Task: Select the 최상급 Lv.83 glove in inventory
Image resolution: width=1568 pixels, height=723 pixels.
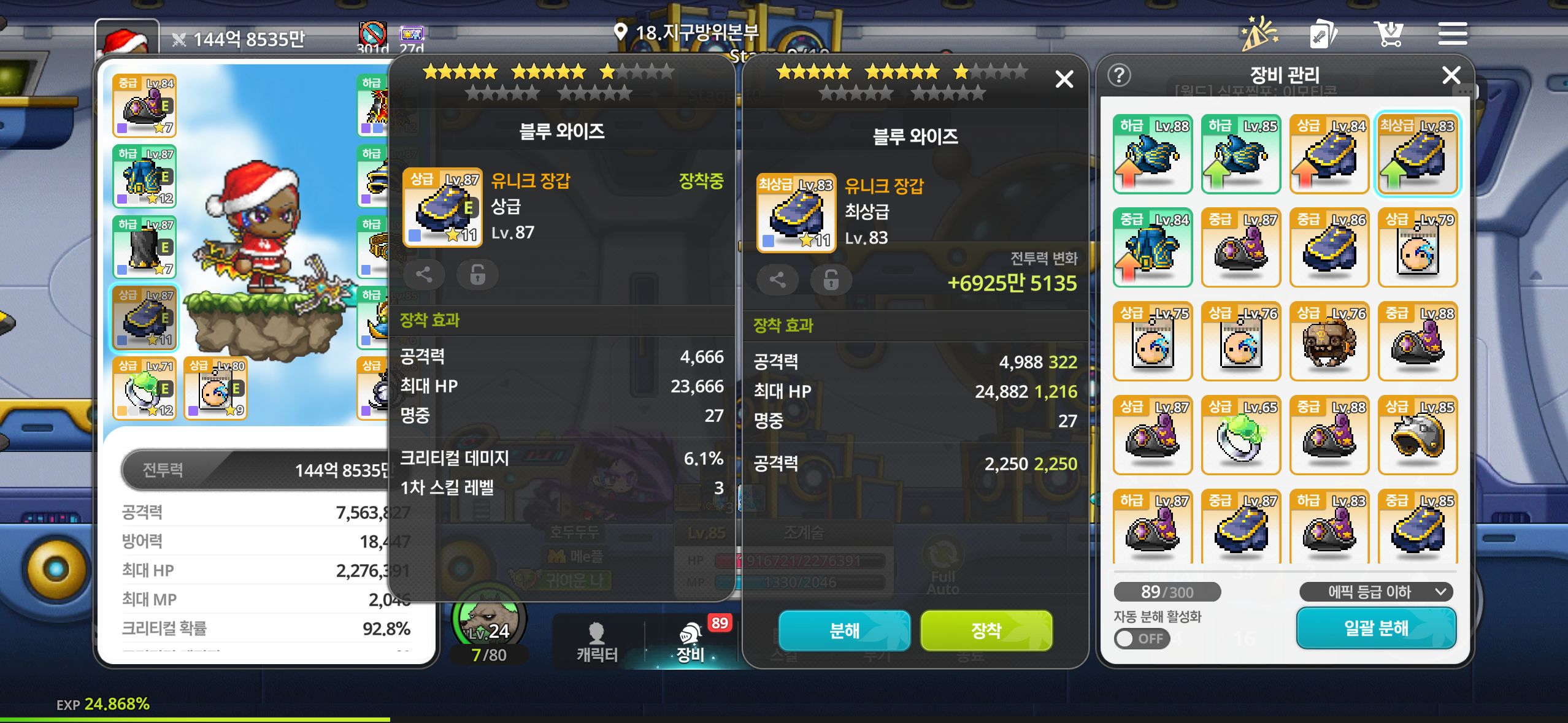Action: coord(1417,154)
